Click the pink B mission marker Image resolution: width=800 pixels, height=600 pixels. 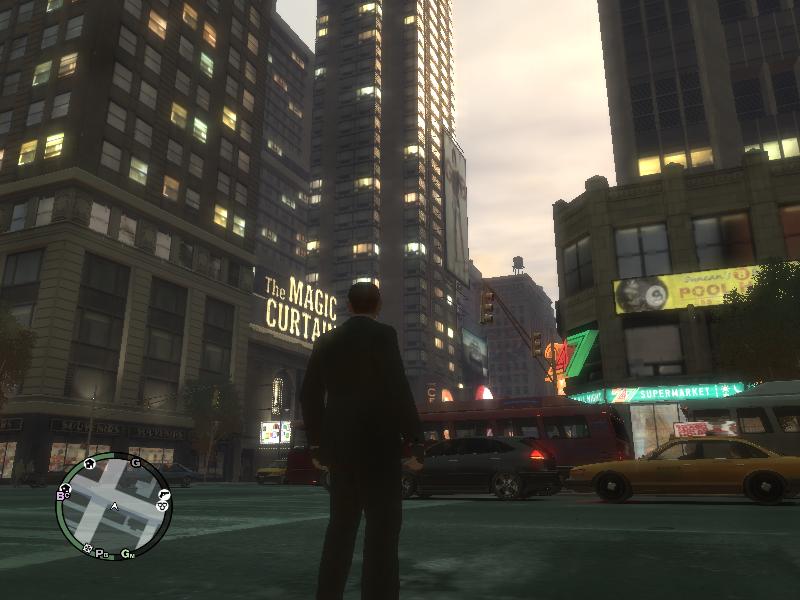point(63,494)
